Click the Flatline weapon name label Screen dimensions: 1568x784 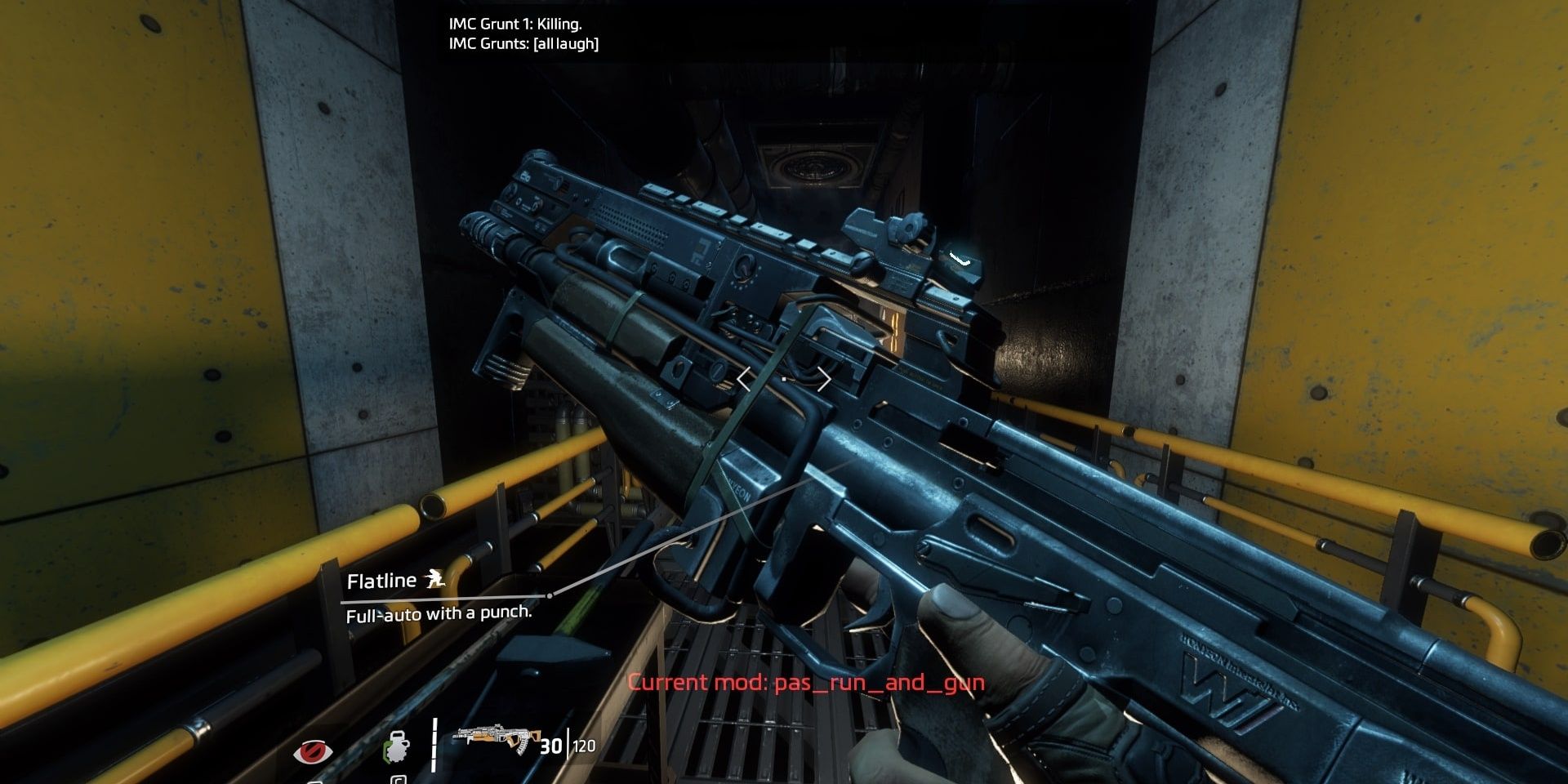click(x=381, y=581)
